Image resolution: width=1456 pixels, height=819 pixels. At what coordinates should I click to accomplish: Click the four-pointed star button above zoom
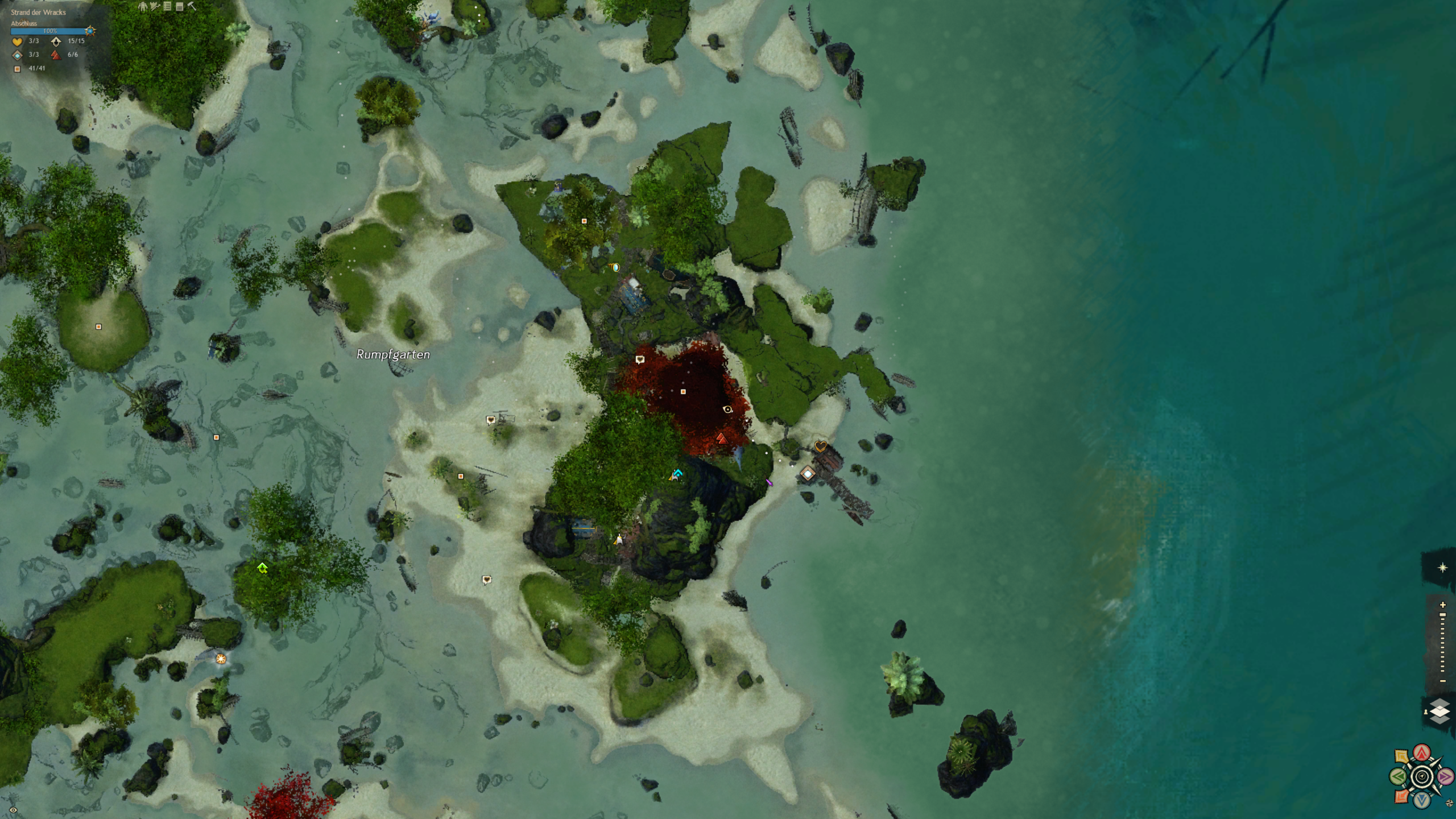[1442, 568]
